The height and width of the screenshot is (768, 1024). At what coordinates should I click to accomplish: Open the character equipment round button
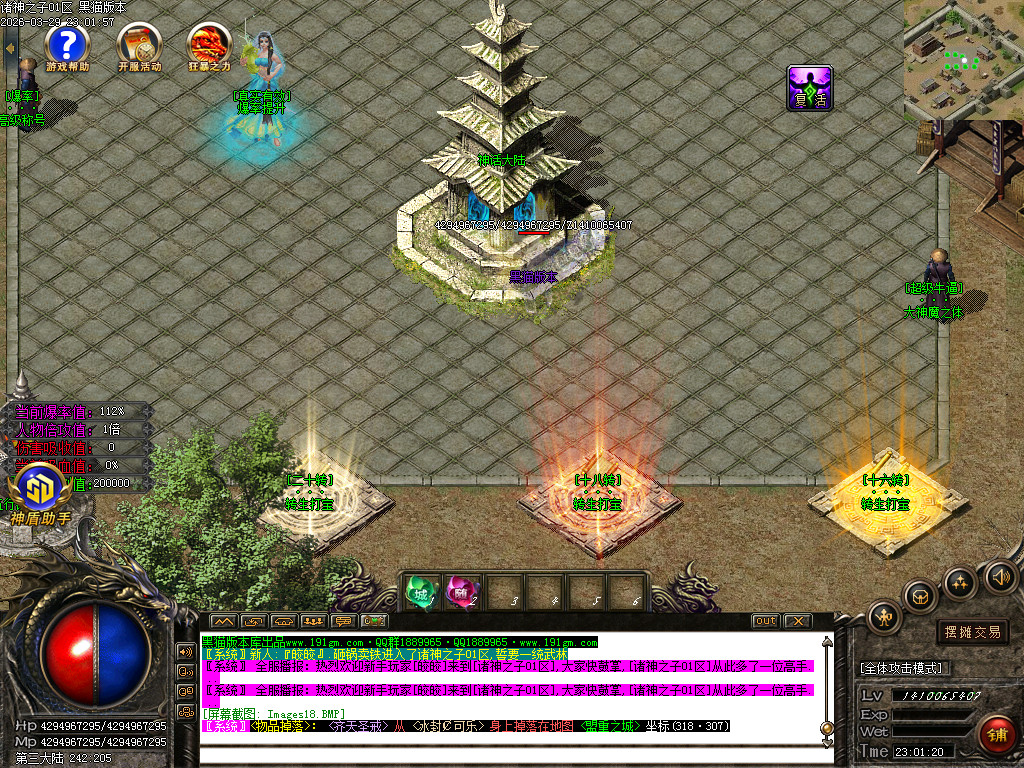(885, 616)
